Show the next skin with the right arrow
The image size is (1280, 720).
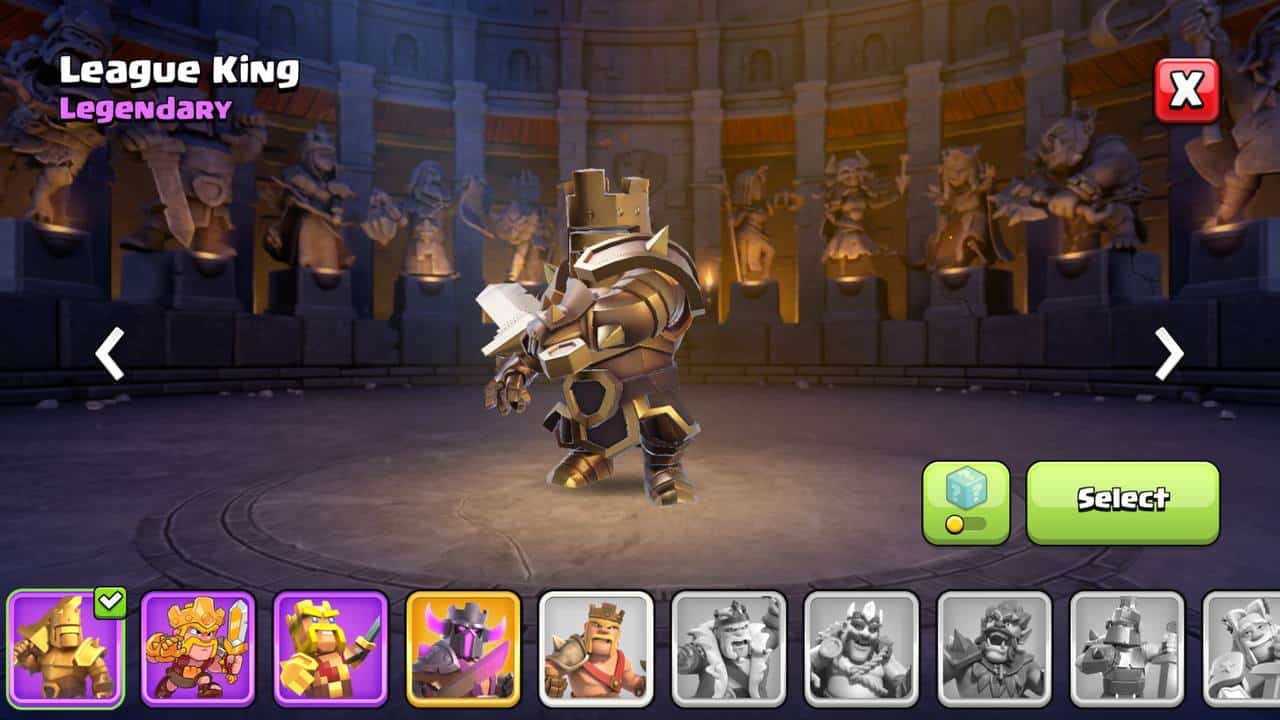1169,353
